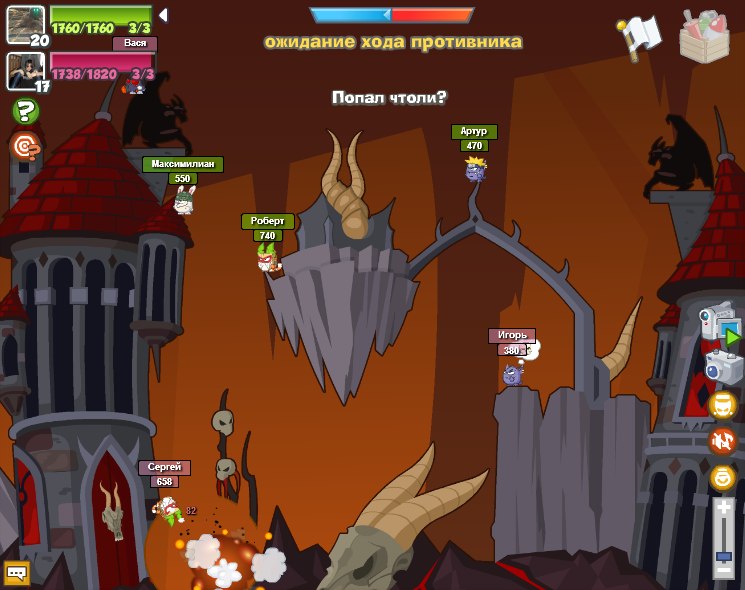The image size is (745, 590).
Task: Click the zoom-in plus button
Action: [x=723, y=508]
